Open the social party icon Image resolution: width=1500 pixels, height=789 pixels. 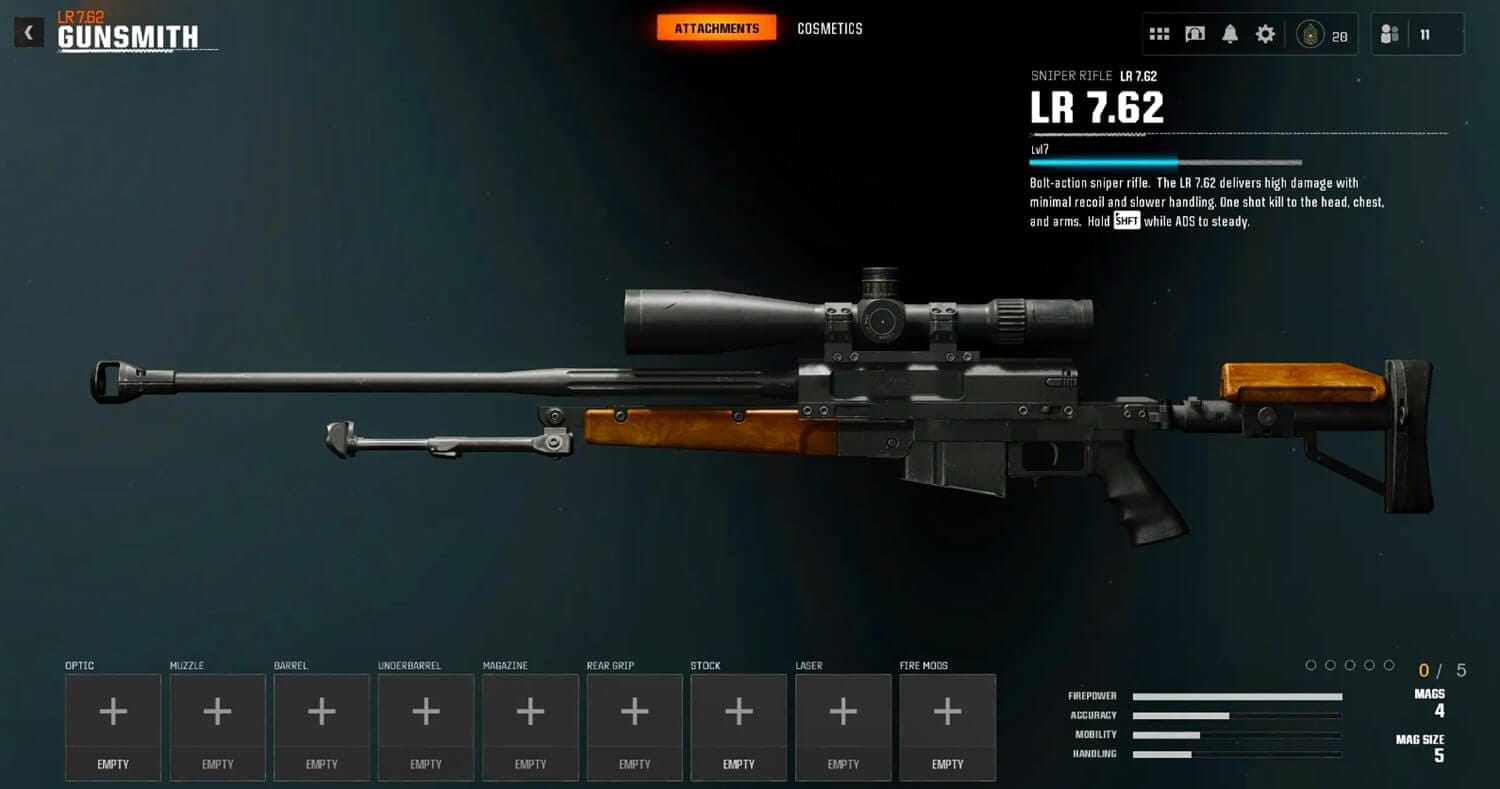[x=1389, y=34]
